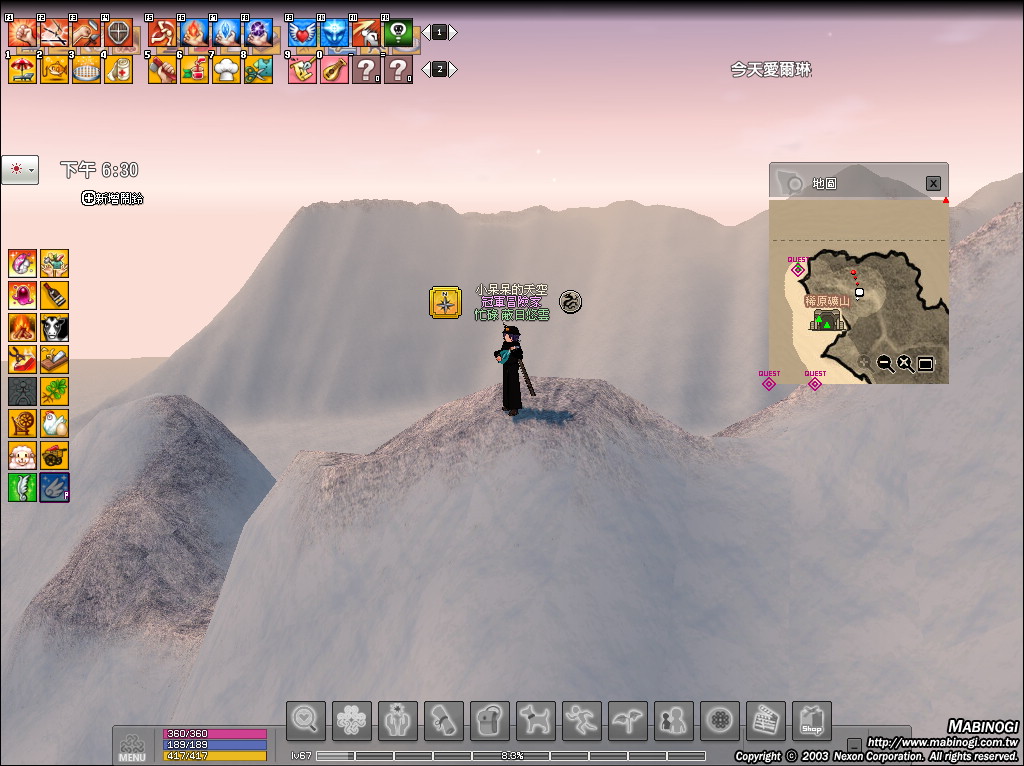The height and width of the screenshot is (766, 1024).
Task: Open the quest scroll icon
Action: 443,720
